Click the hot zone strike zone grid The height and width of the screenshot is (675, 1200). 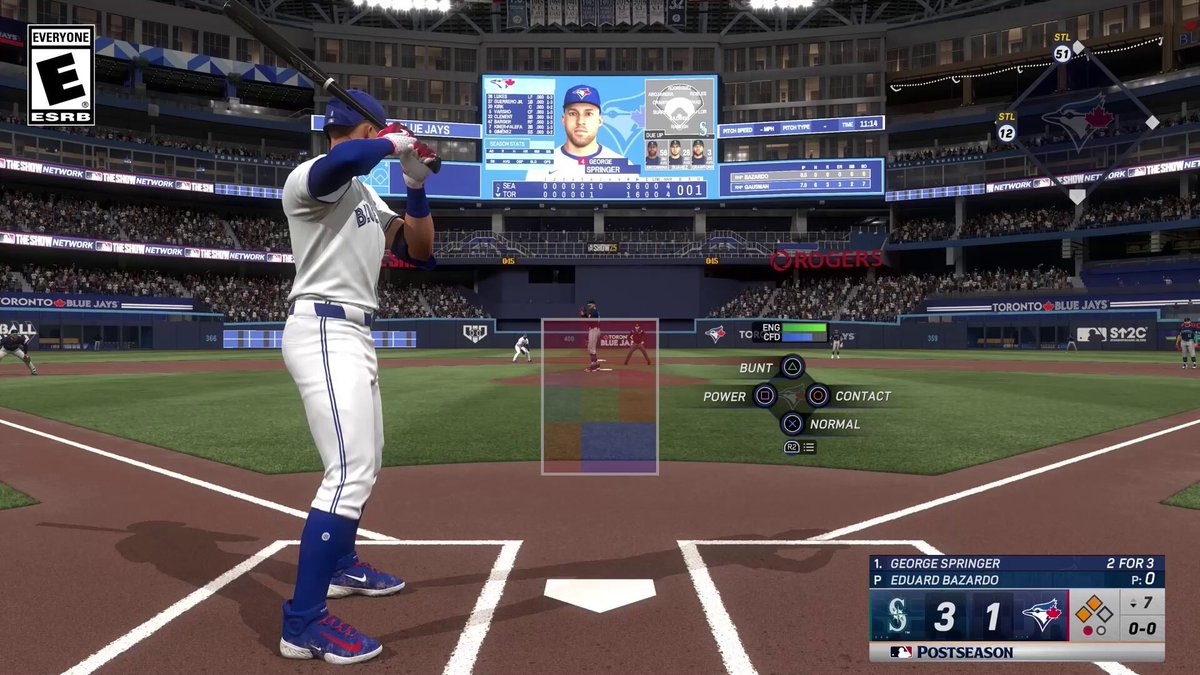tap(600, 397)
